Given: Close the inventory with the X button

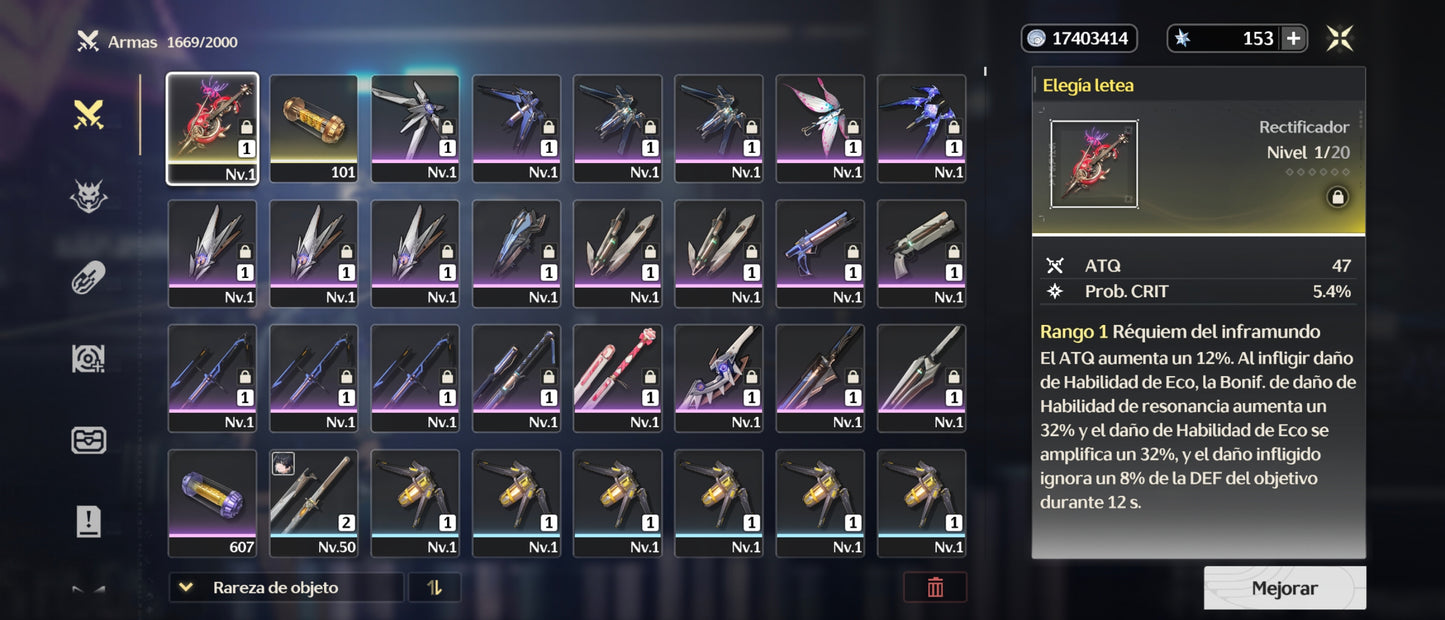Looking at the screenshot, I should tap(1340, 39).
